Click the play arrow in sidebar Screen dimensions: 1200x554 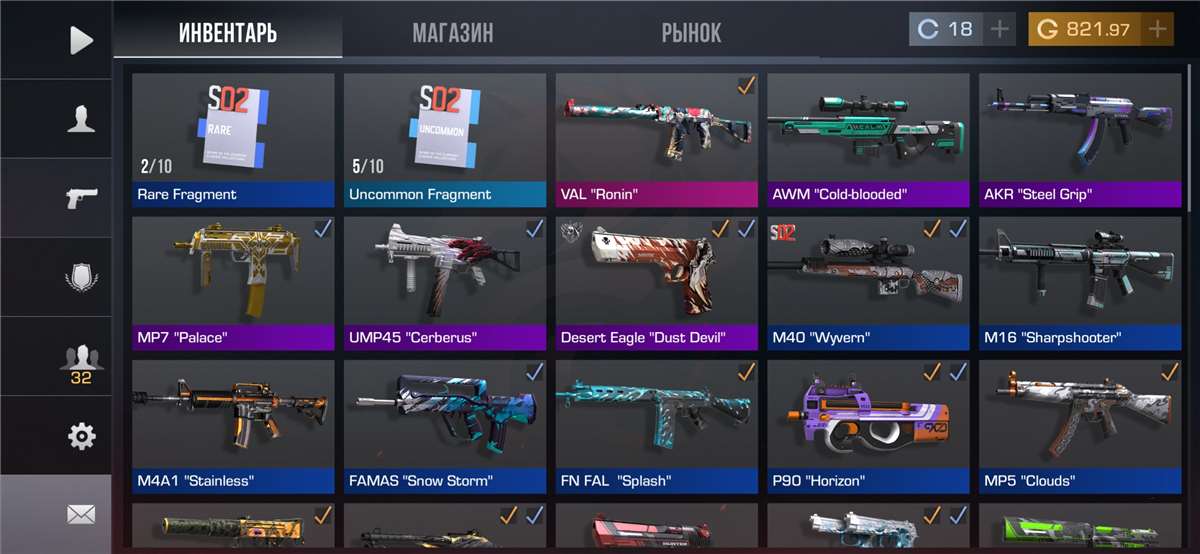[81, 40]
